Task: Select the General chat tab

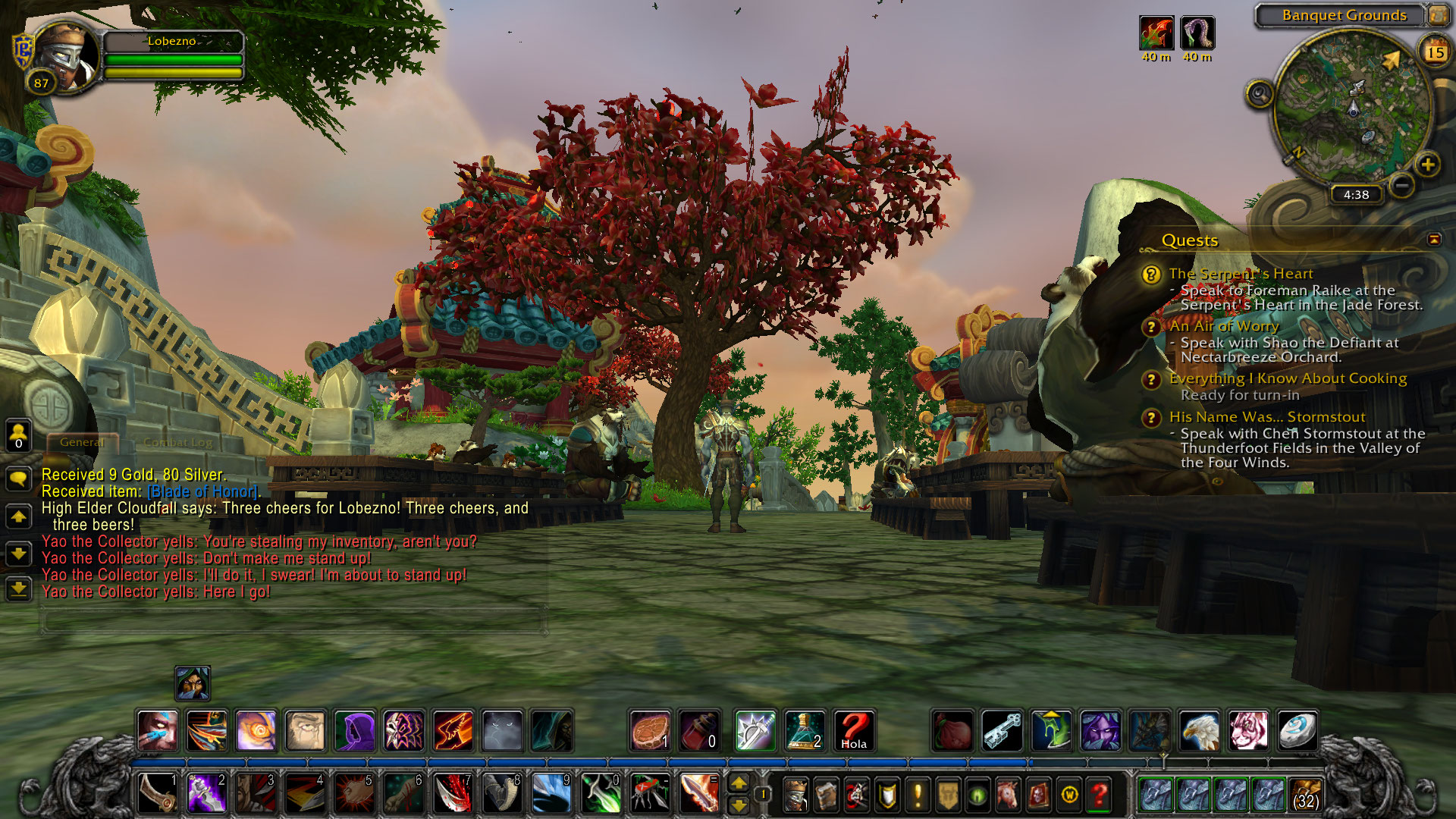Action: [x=82, y=442]
